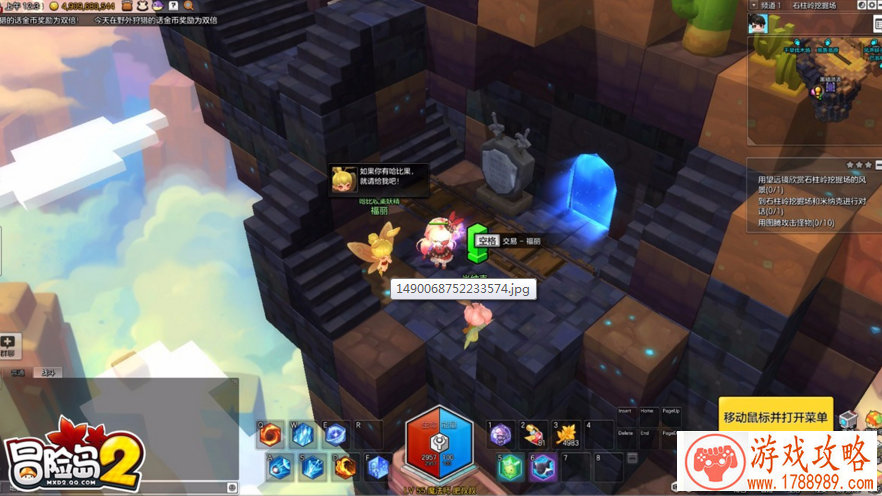Screen dimensions: 882x496
Task: Use the purple hexagon item in slot 6
Action: pyautogui.click(x=542, y=466)
